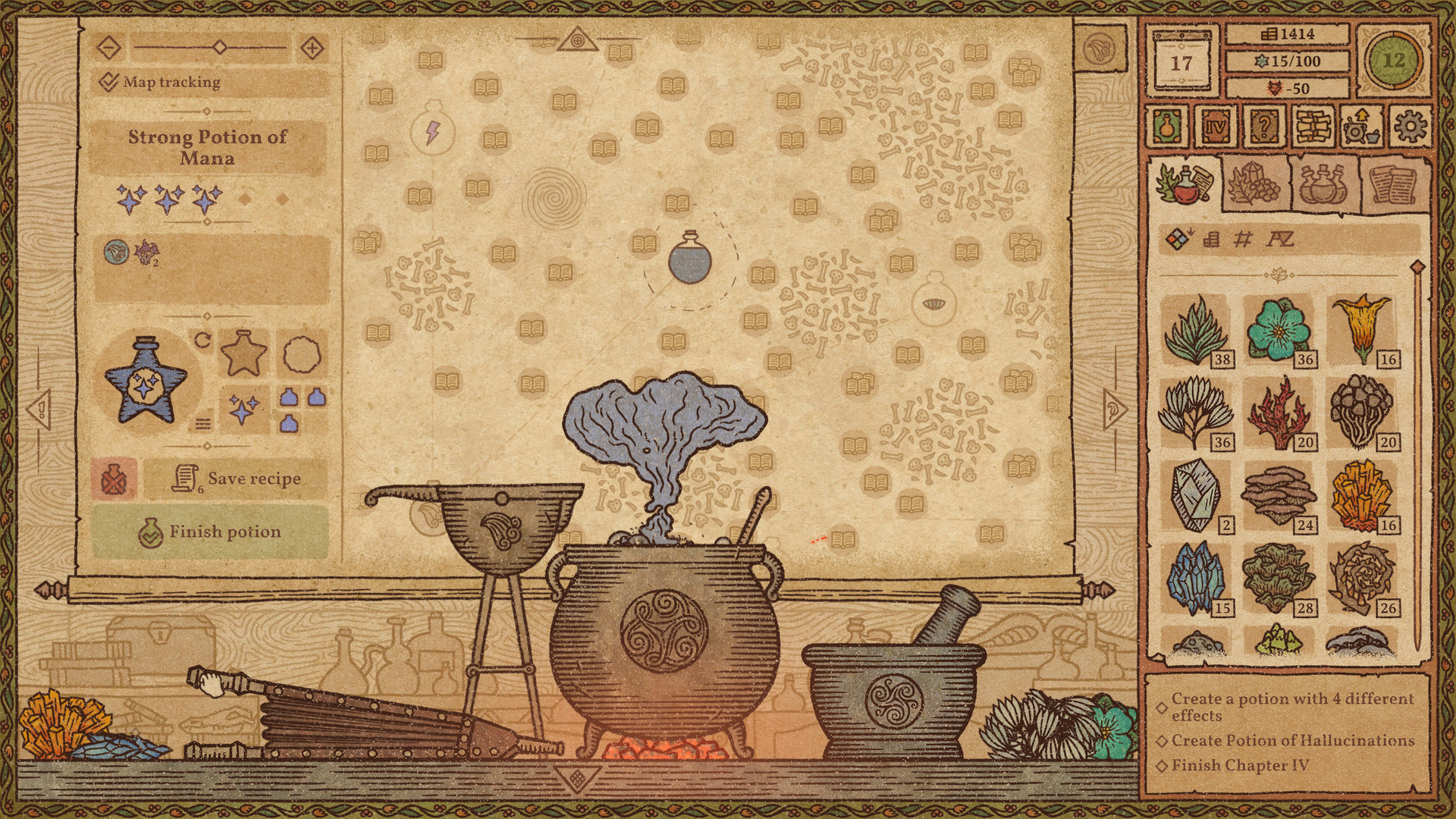Switch to the finished potions tab
Image resolution: width=1456 pixels, height=819 pixels.
click(x=1322, y=182)
